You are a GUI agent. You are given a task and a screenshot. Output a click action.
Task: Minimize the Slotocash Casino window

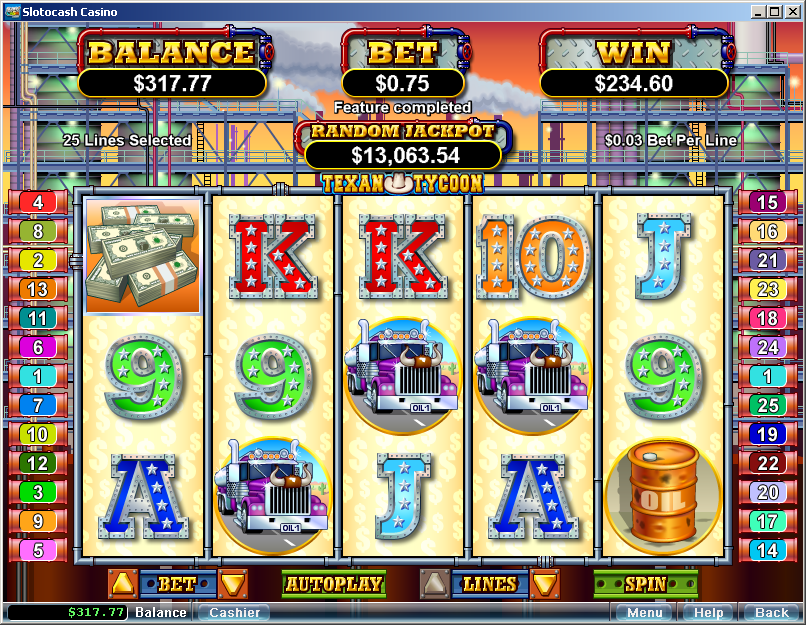coord(758,12)
